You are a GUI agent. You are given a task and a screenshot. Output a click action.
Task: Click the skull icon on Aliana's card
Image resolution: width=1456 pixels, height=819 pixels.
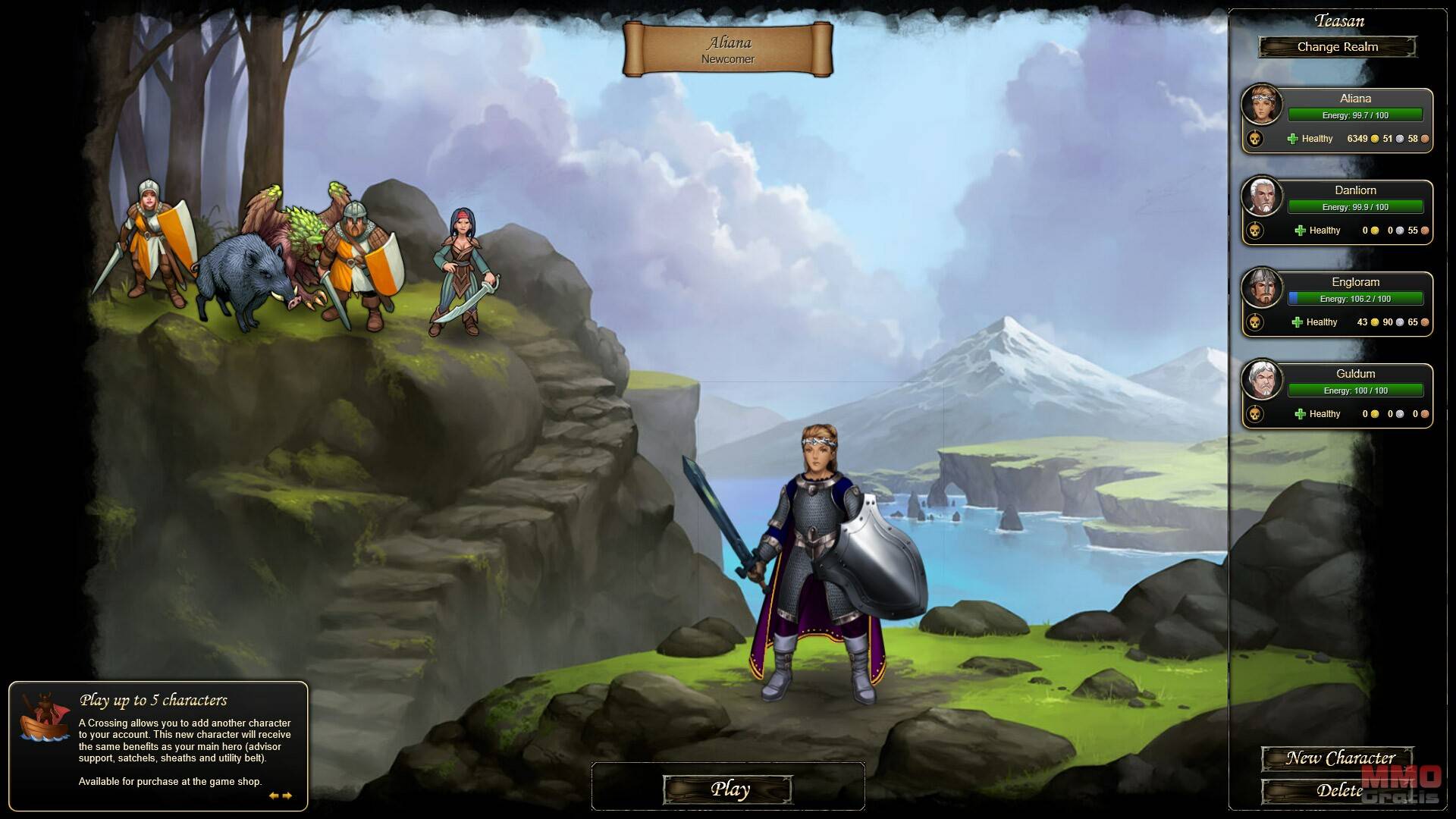coord(1255,139)
